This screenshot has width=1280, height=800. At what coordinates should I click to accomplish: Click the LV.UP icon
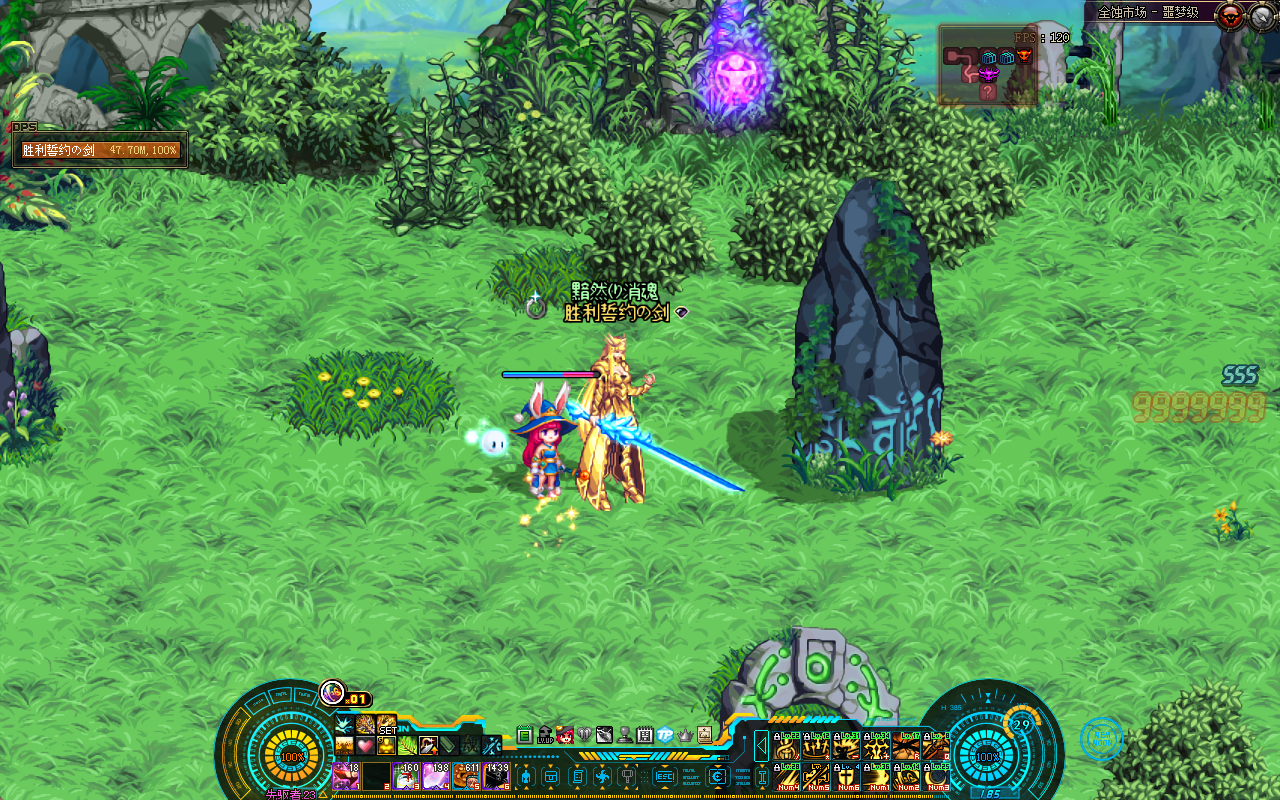click(x=545, y=735)
